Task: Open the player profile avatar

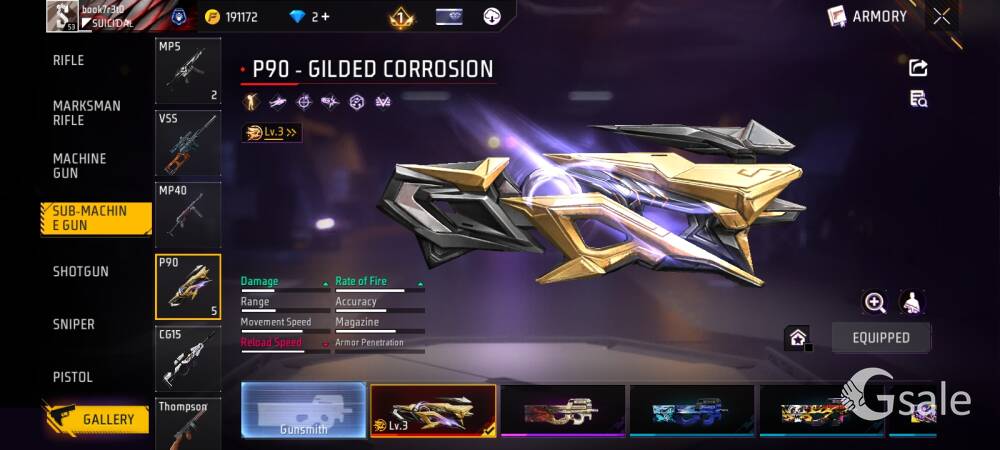Action: 63,16
